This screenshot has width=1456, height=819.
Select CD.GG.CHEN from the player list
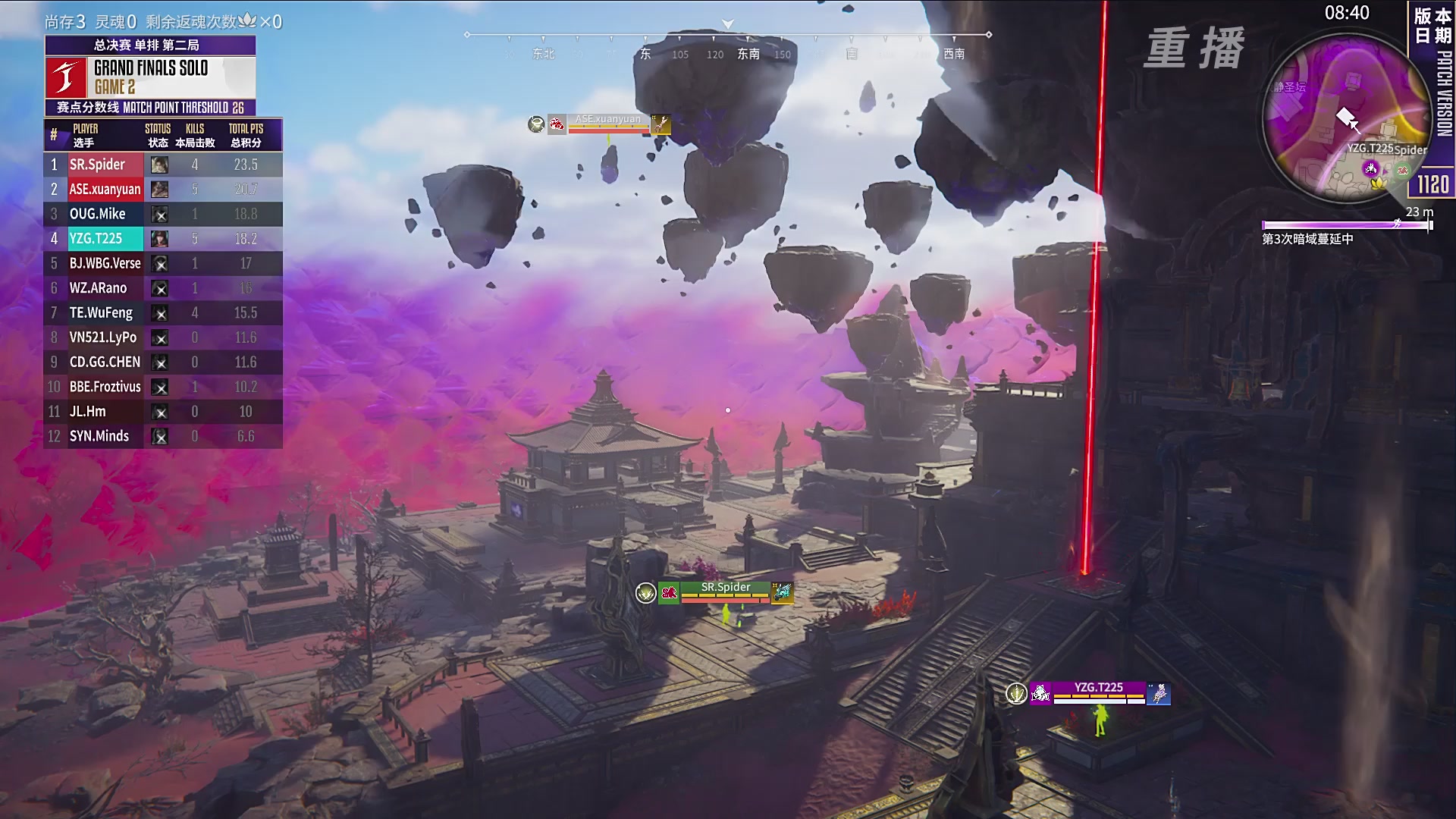163,362
